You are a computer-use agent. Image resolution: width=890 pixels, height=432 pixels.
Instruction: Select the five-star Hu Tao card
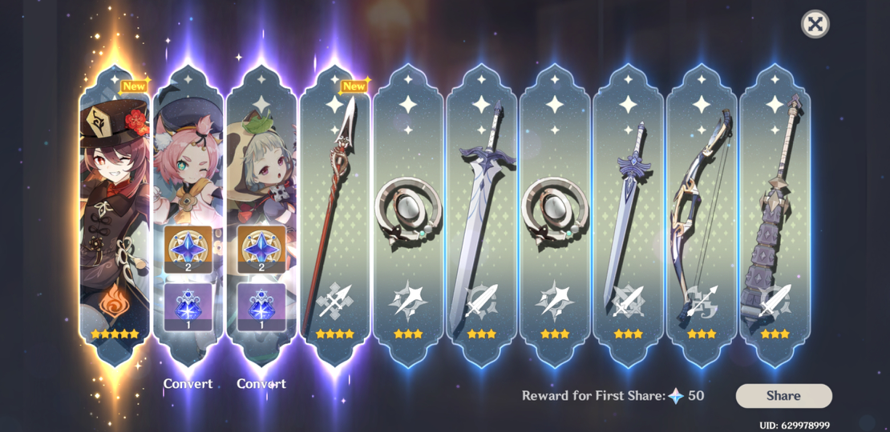coord(114,210)
